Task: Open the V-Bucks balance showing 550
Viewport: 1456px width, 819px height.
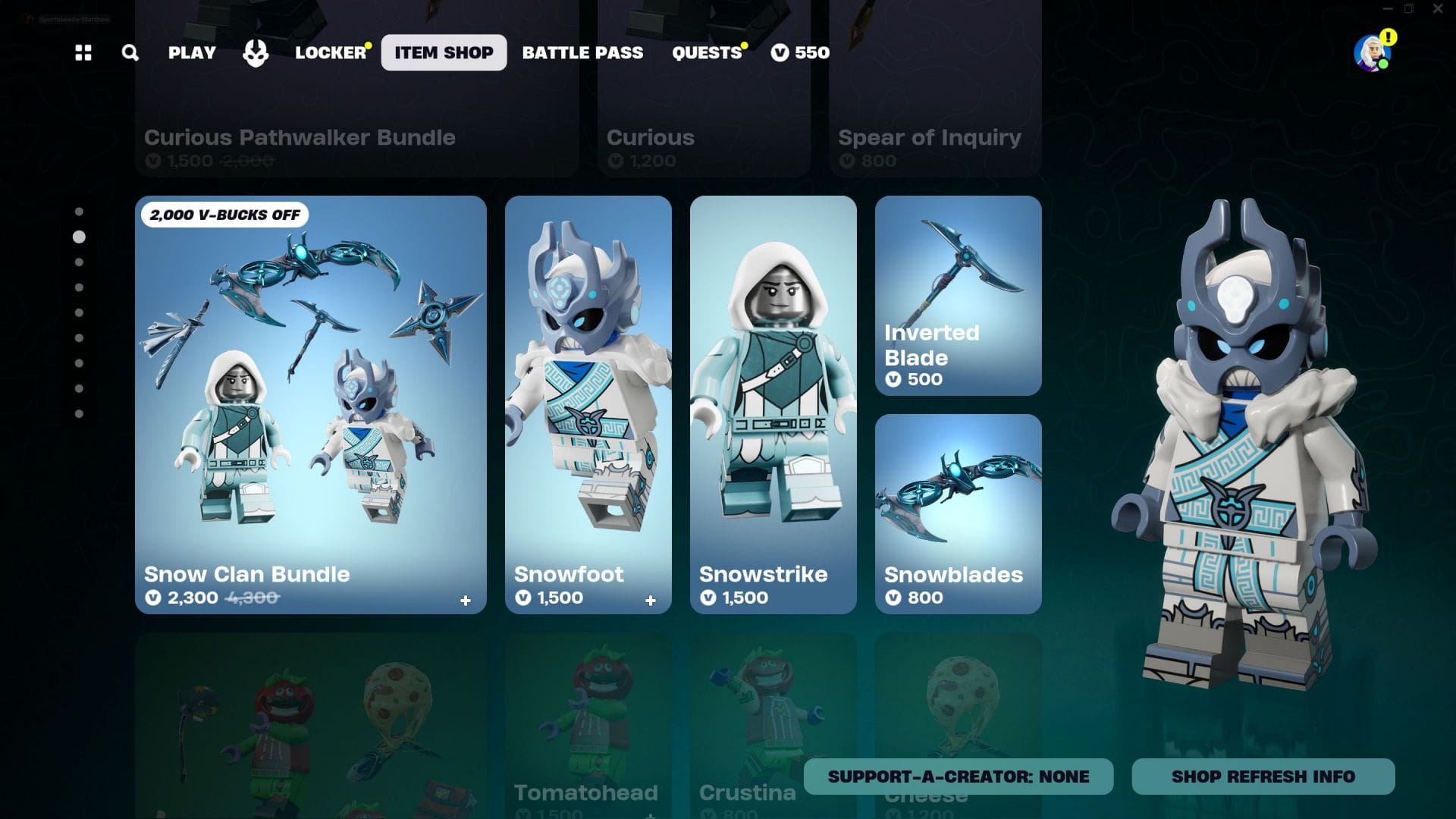Action: 801,52
